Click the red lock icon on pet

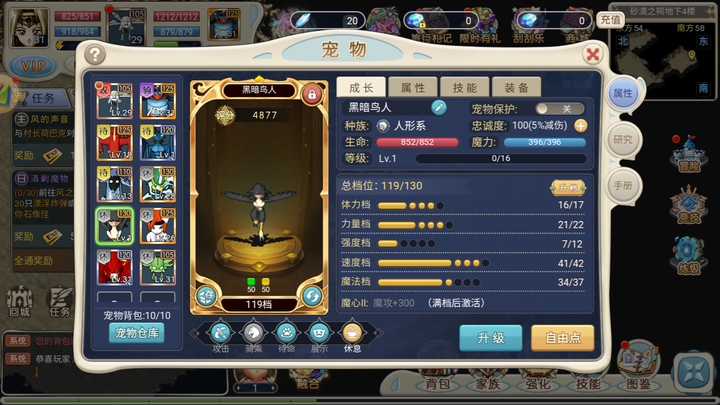[x=311, y=96]
